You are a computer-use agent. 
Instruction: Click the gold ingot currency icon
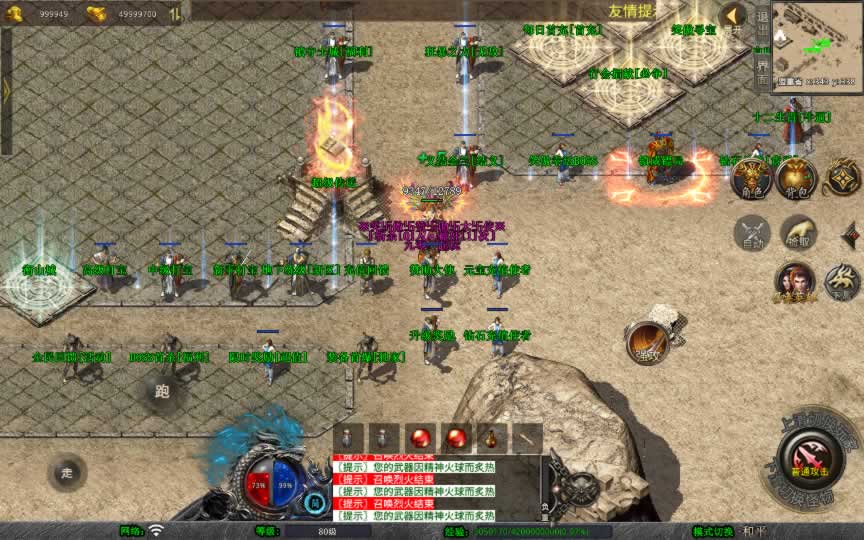click(x=96, y=14)
